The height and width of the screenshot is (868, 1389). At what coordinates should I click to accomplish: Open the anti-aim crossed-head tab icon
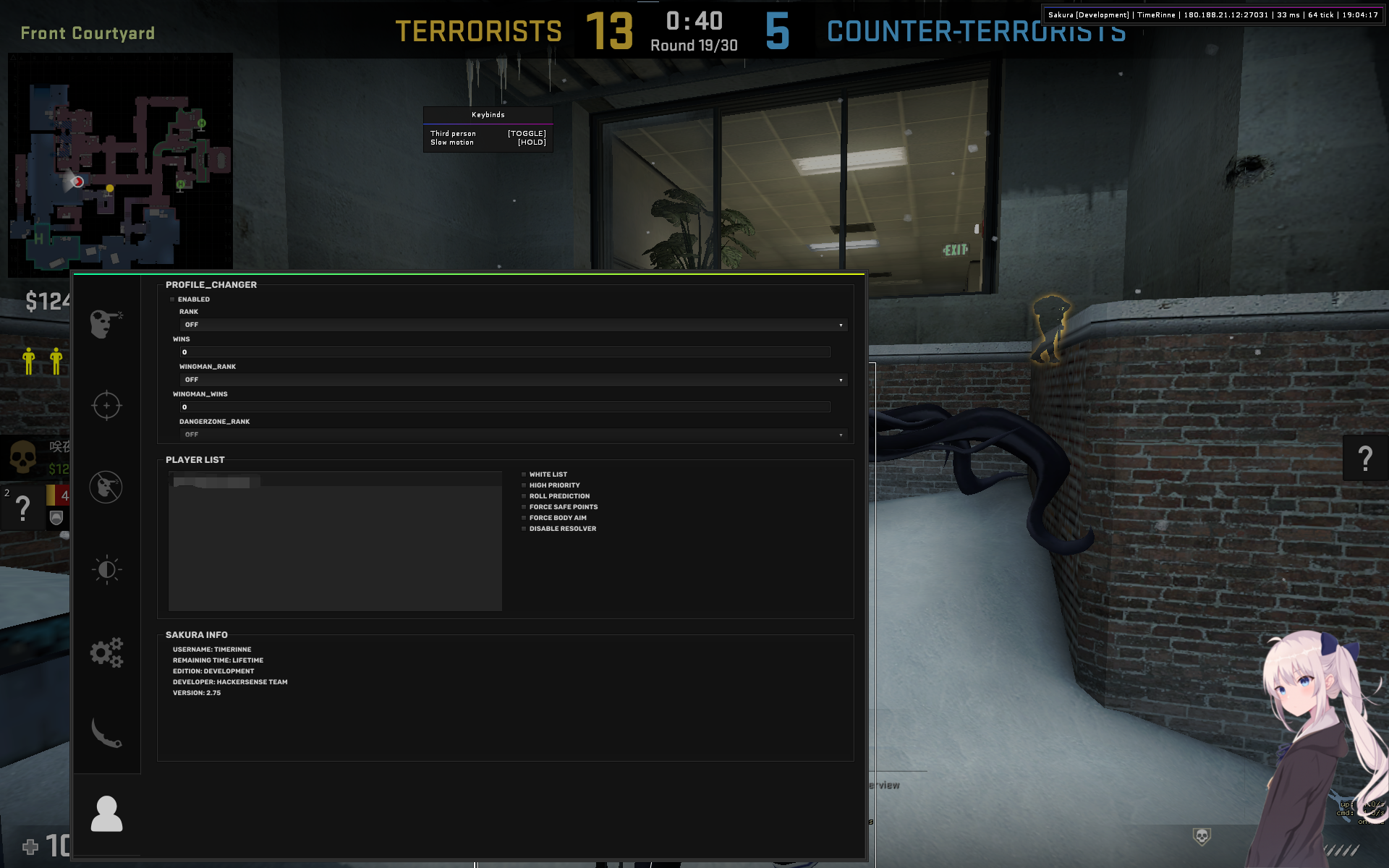pyautogui.click(x=106, y=487)
